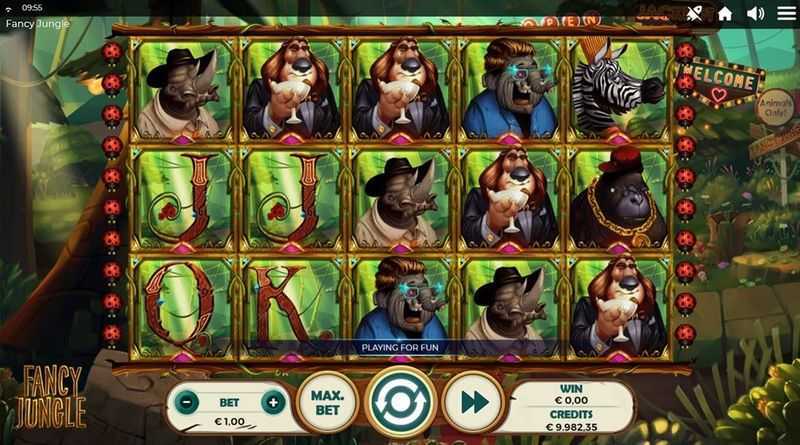Spin the reels with the circular arrows button
This screenshot has width=800, height=445.
[x=401, y=404]
